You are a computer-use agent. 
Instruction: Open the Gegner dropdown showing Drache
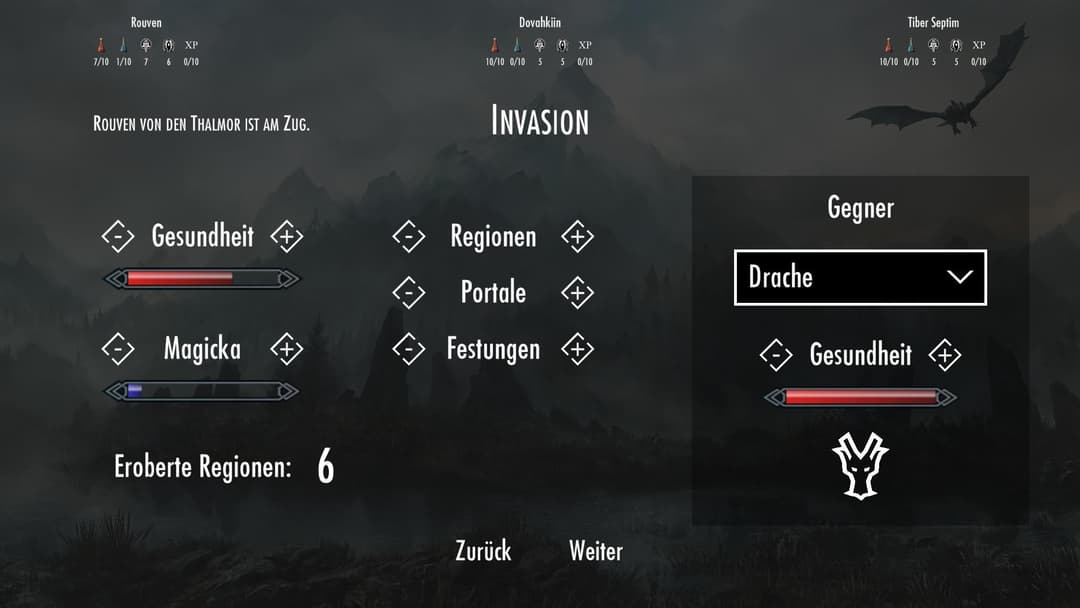click(x=860, y=277)
